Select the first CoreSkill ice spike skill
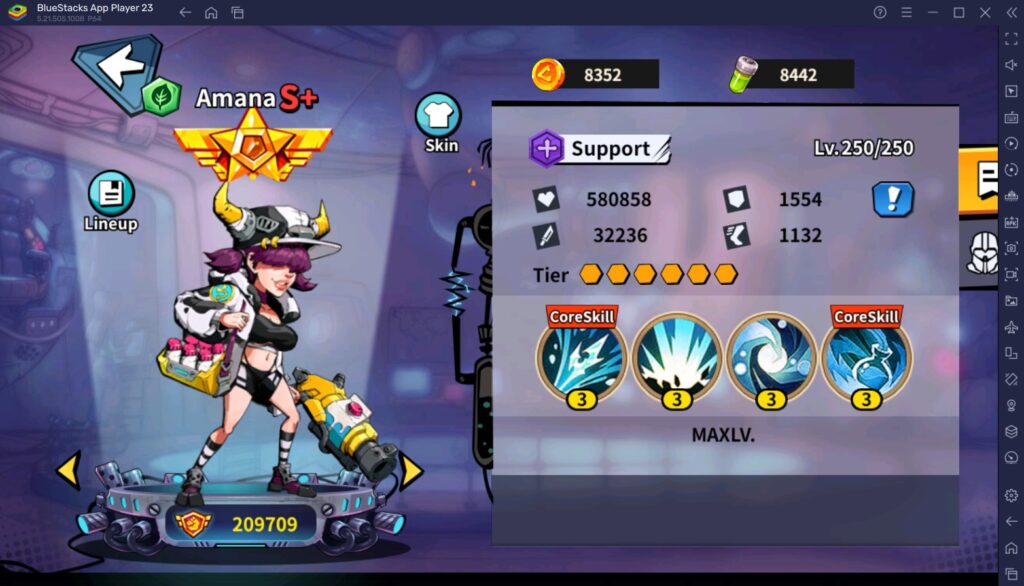1024x586 pixels. point(582,357)
